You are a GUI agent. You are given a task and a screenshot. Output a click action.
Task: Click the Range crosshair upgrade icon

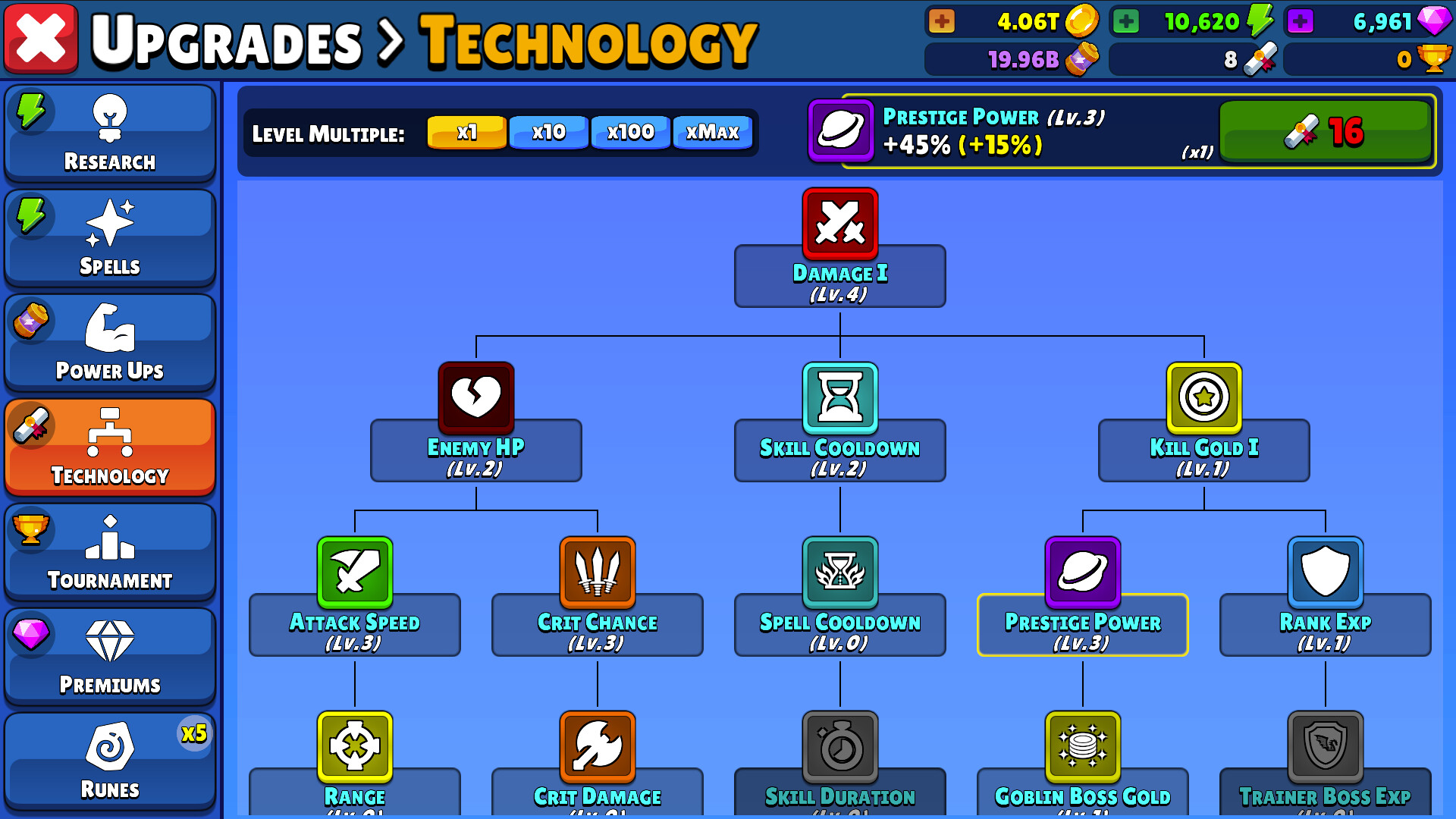pos(354,747)
